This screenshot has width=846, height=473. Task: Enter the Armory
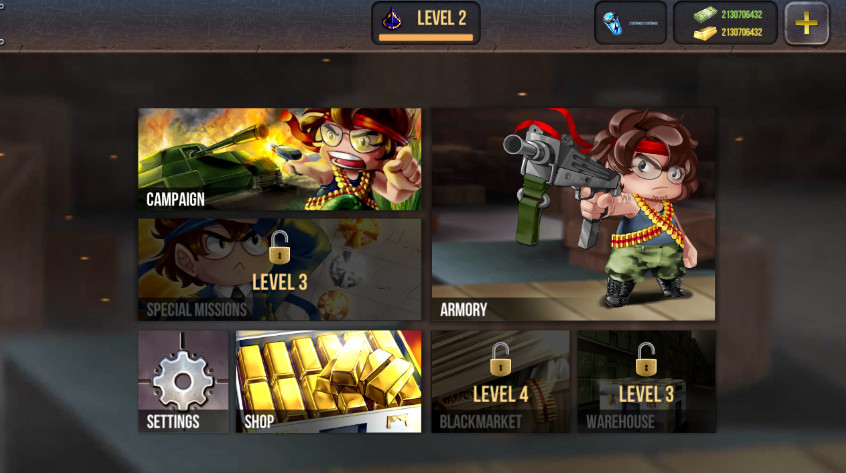click(x=573, y=215)
